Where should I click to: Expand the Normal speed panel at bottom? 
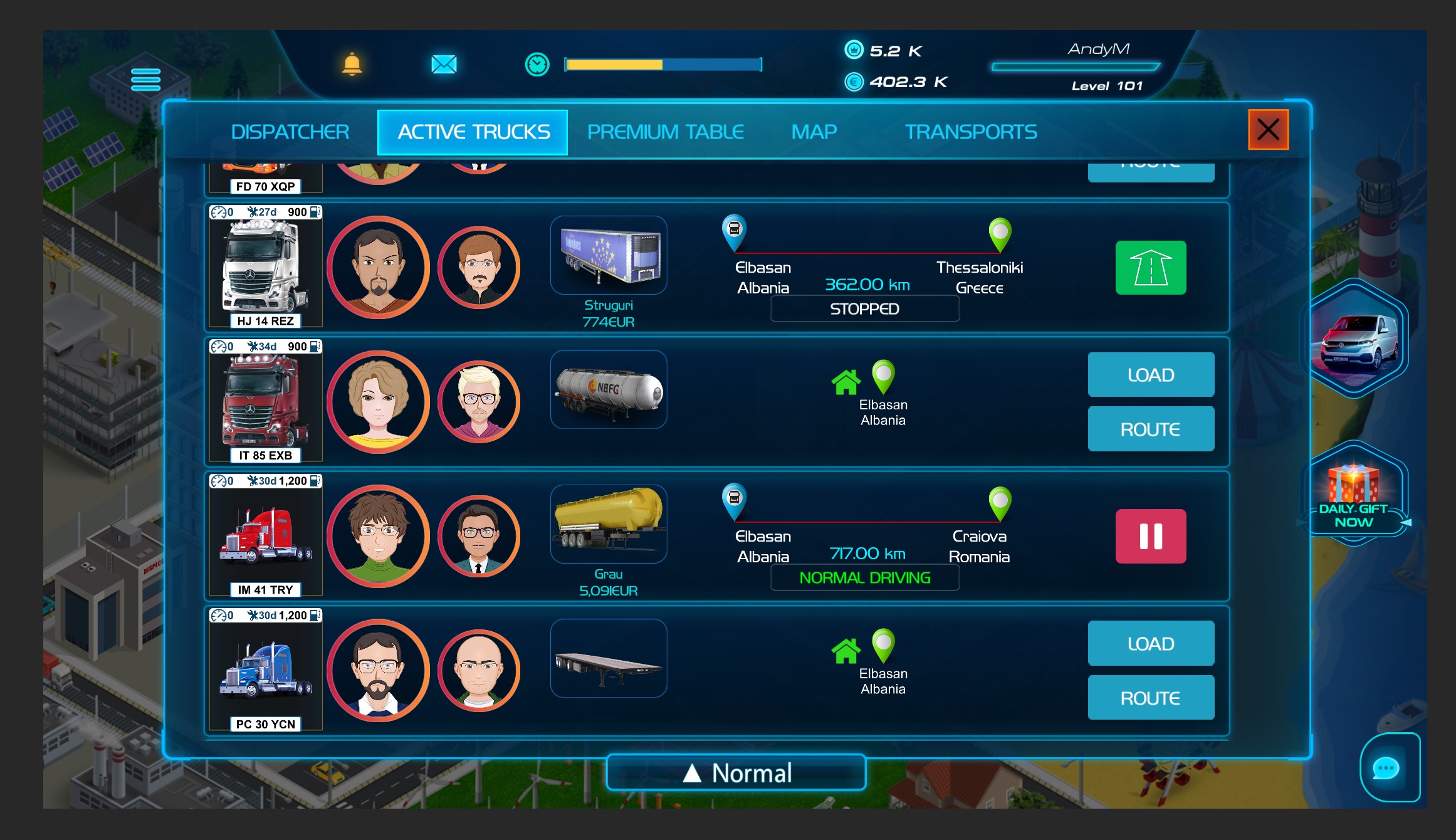click(x=736, y=772)
